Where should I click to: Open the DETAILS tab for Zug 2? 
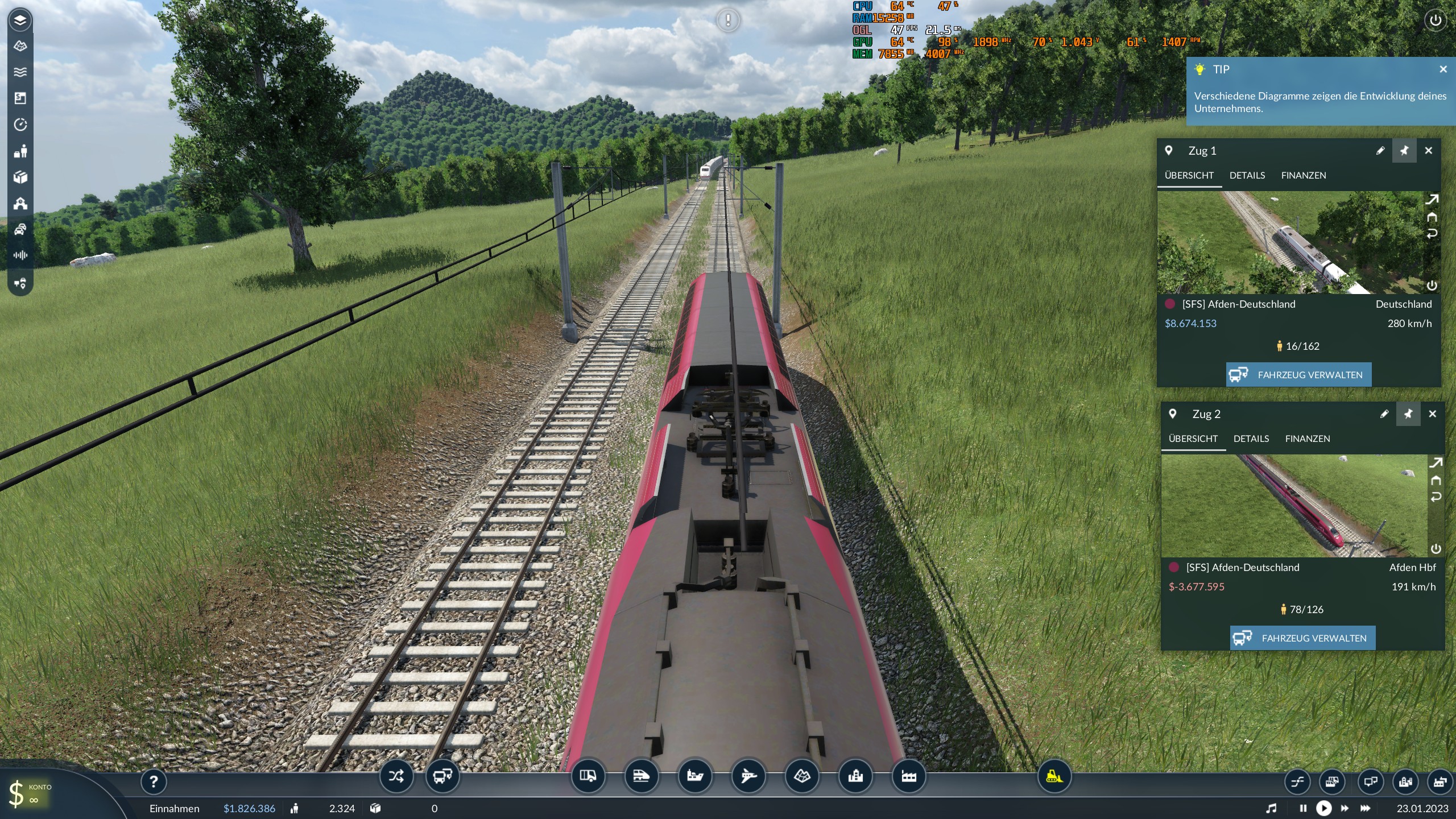[1251, 439]
